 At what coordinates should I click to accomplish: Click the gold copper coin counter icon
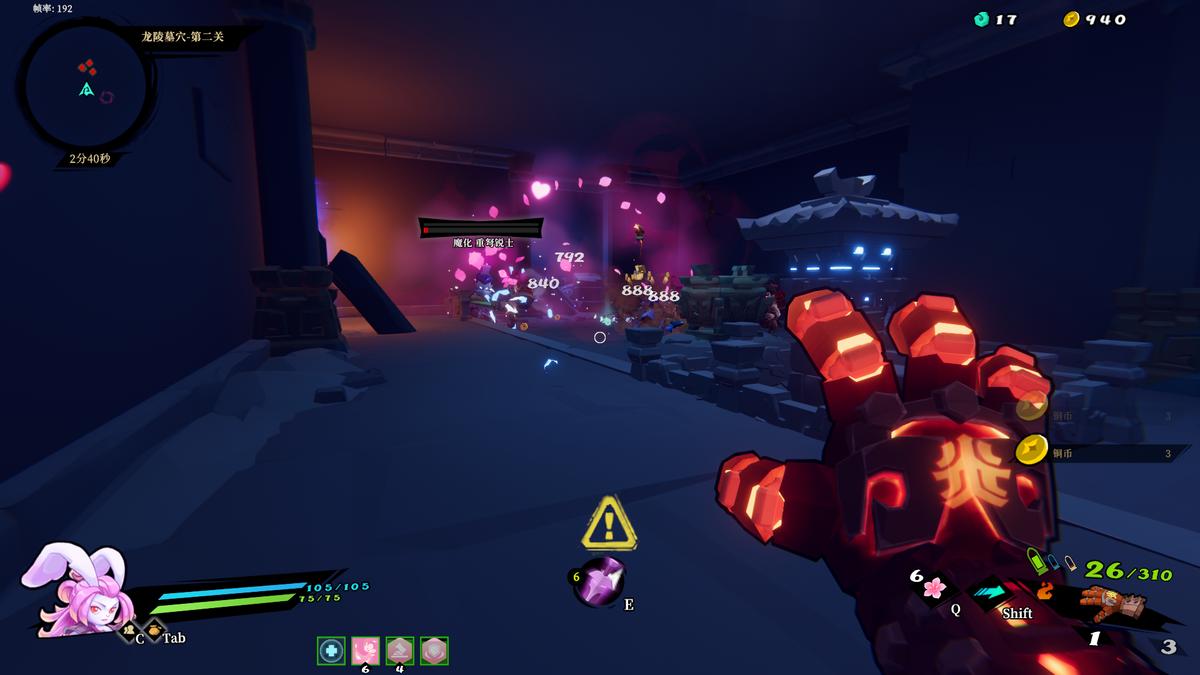pos(1071,19)
